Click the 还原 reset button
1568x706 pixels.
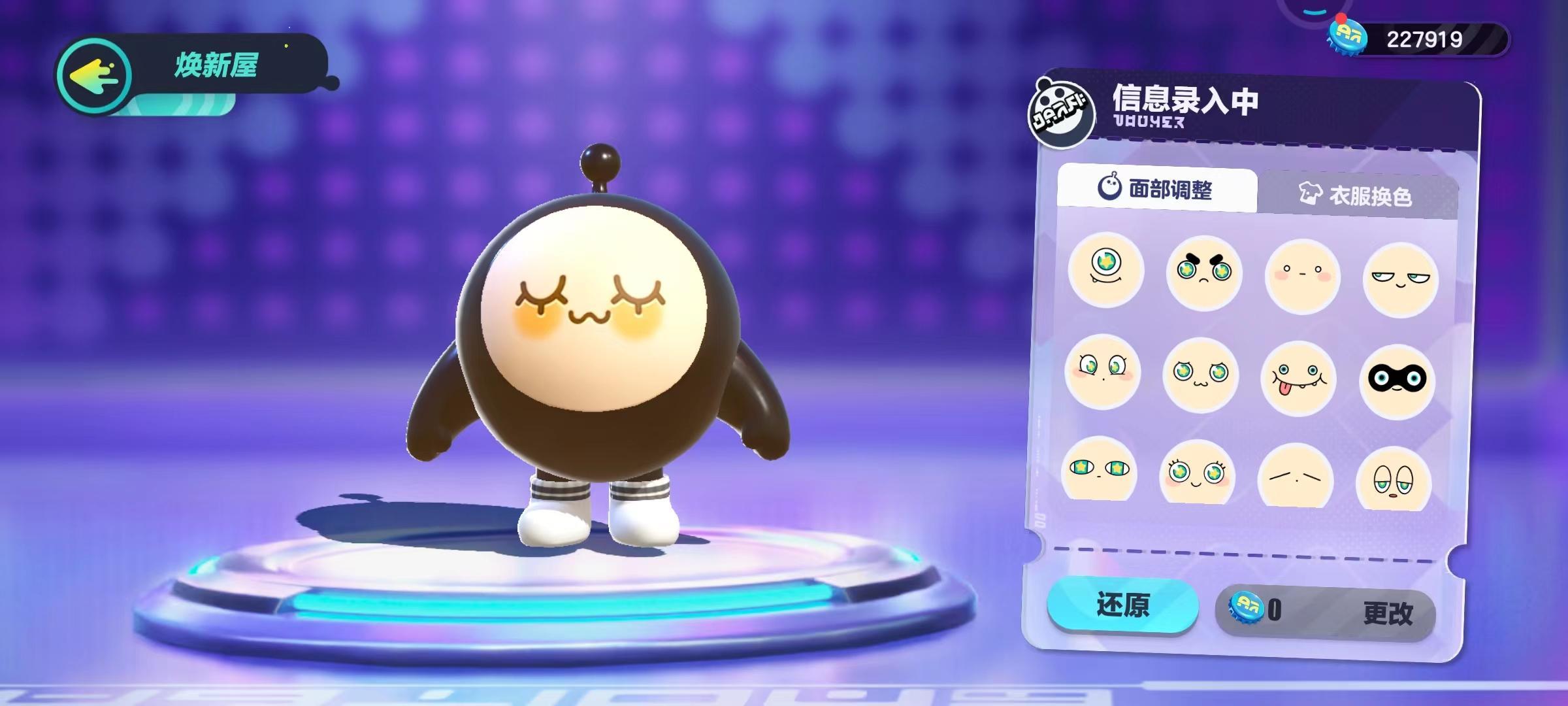tap(1122, 605)
